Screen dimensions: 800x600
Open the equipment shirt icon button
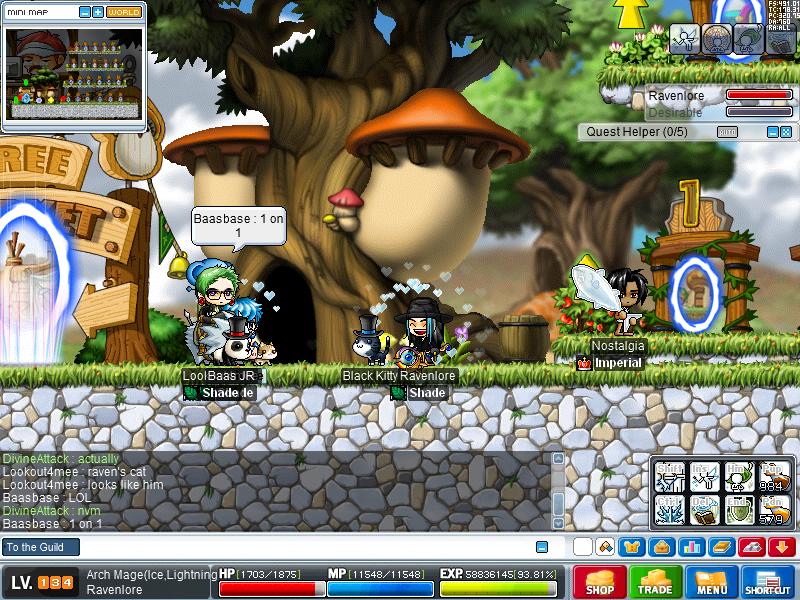[632, 547]
